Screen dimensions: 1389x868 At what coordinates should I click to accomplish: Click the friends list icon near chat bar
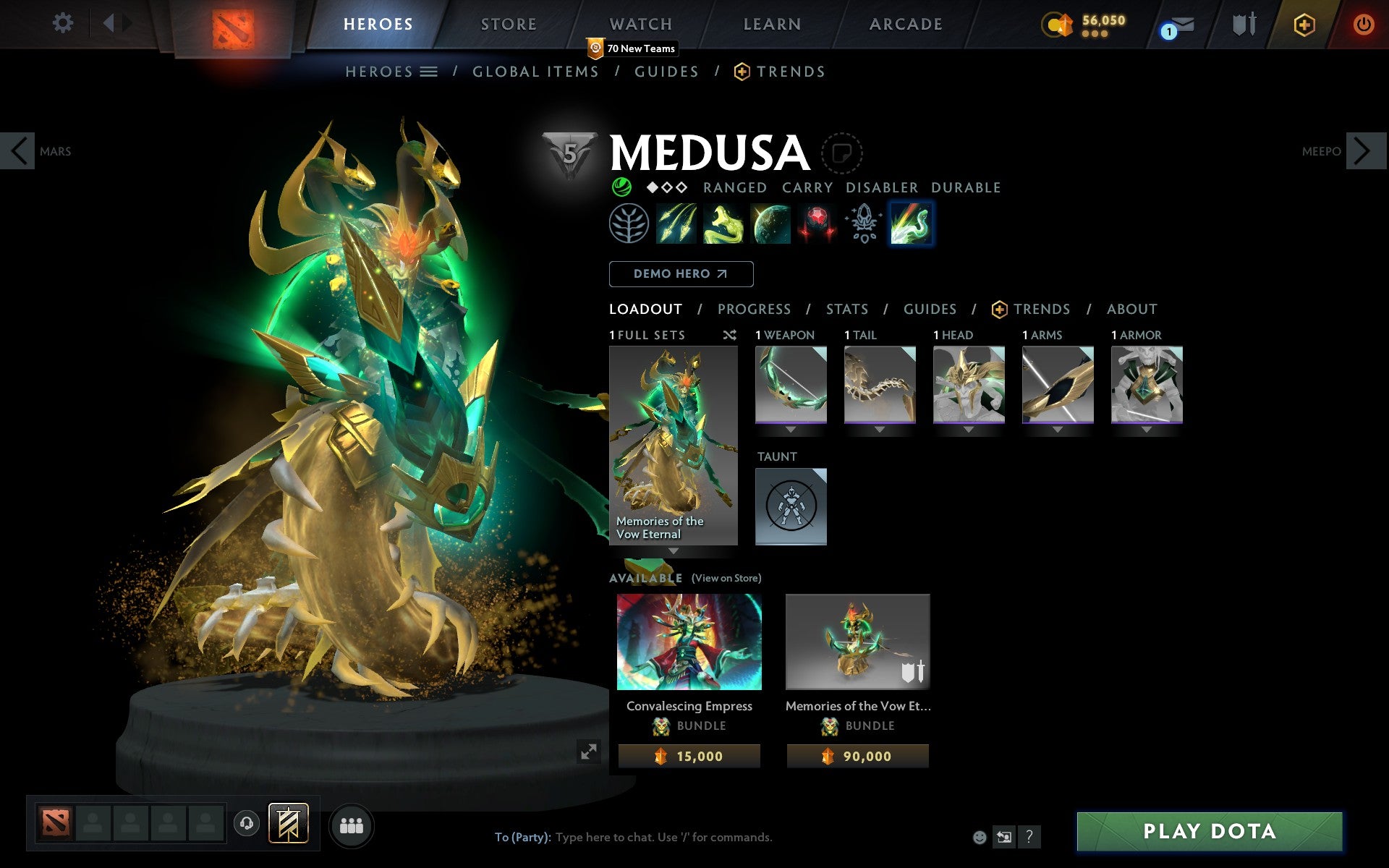point(352,824)
